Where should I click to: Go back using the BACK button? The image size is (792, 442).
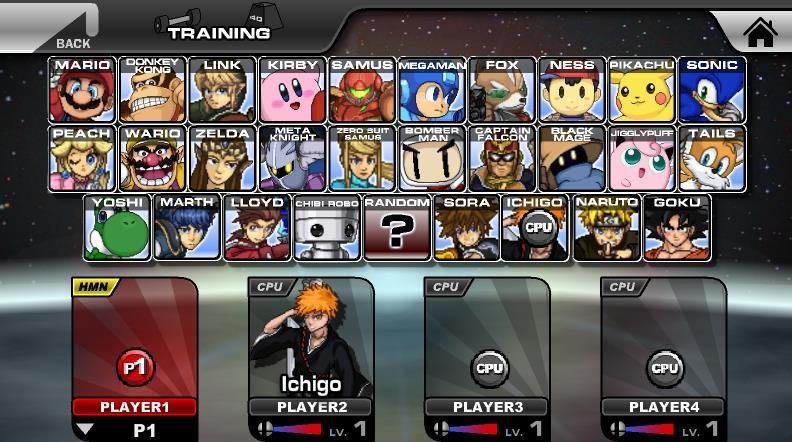[60, 28]
